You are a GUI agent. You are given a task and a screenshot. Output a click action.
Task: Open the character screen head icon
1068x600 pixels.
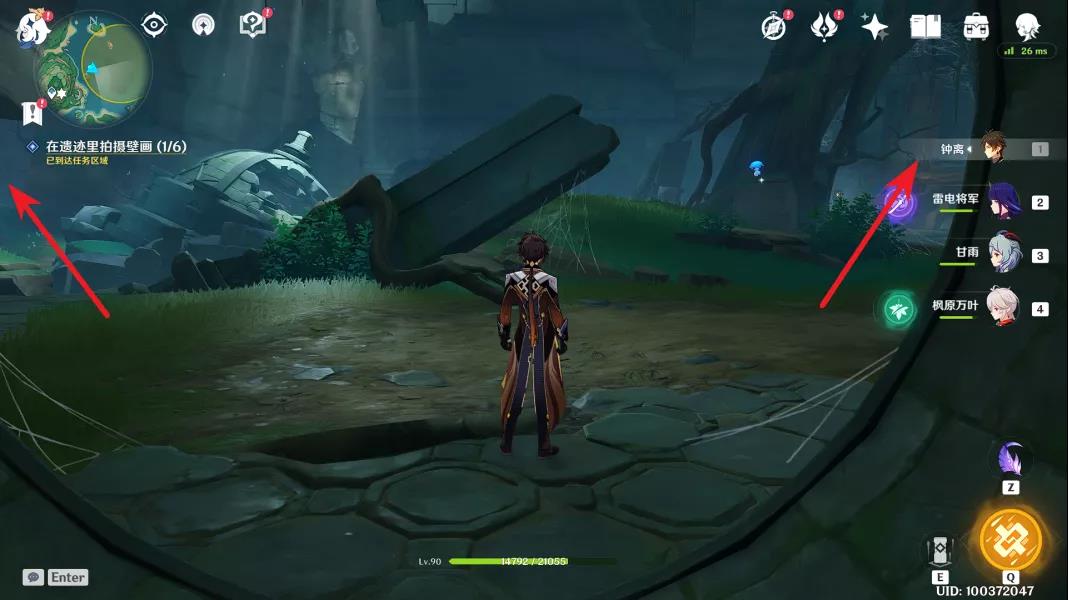[1026, 26]
